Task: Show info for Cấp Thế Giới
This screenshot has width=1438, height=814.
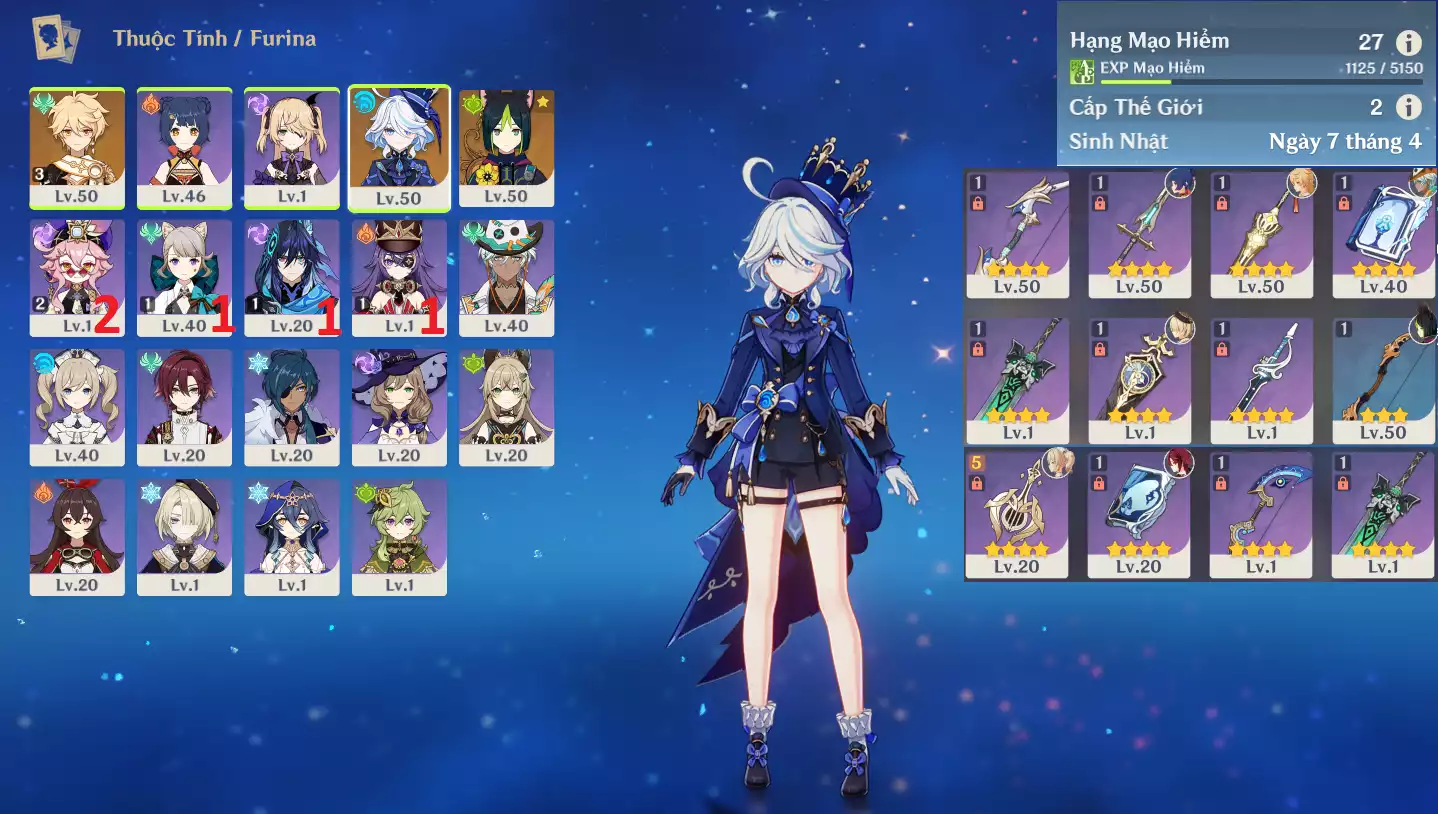Action: point(1408,107)
